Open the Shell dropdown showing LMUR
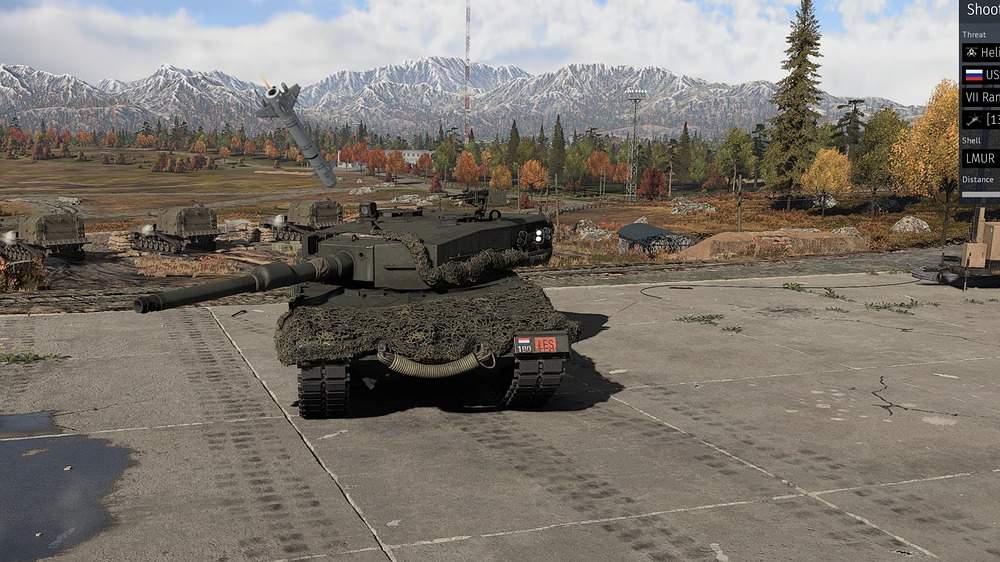 (981, 158)
